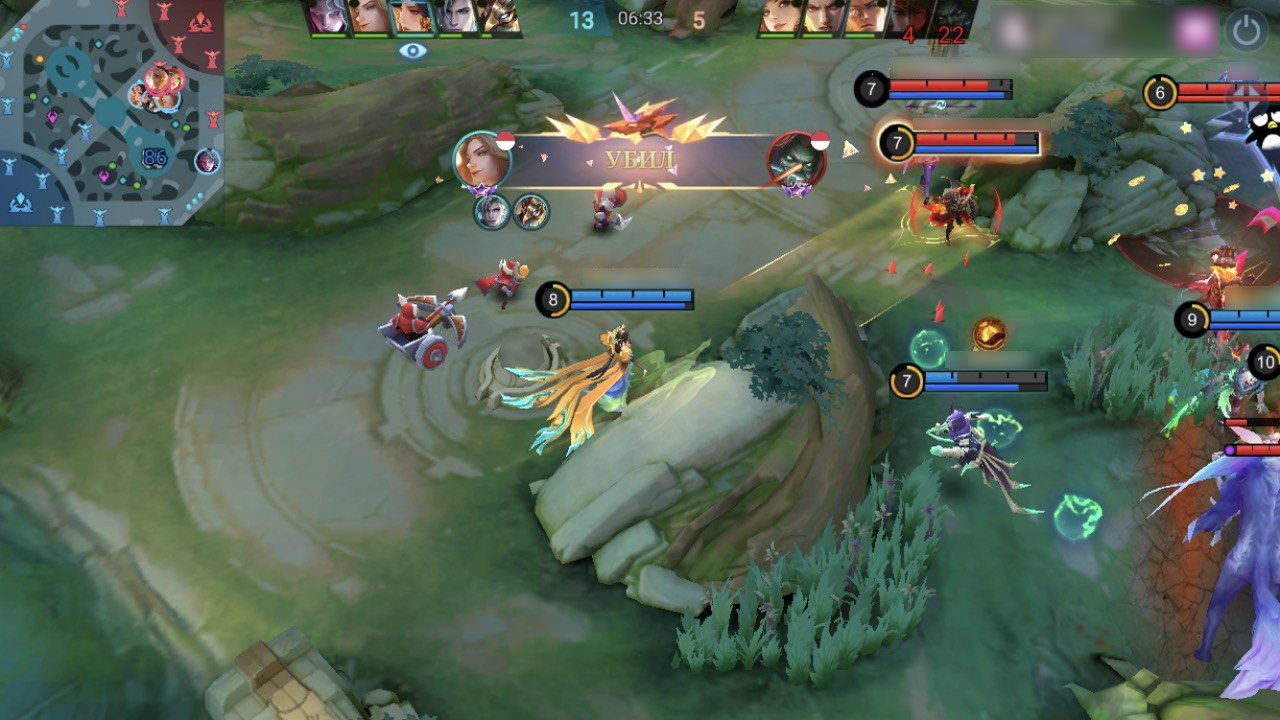
Task: Select the dead hero portrait with respawn timer 4
Action: click(x=908, y=19)
